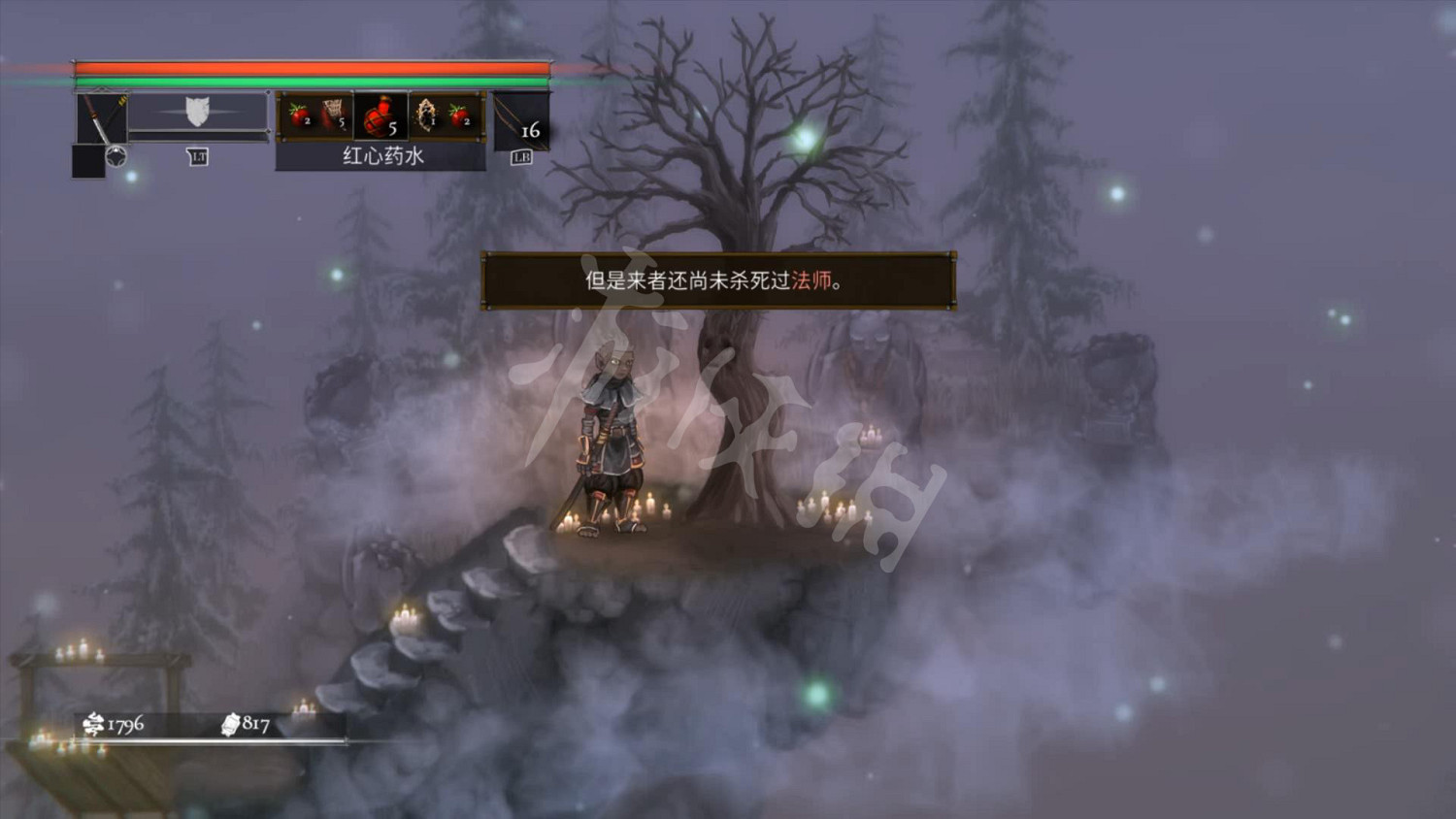The image size is (1456, 819).
Task: Click the net throwing item showing 5 charges
Action: click(x=334, y=115)
